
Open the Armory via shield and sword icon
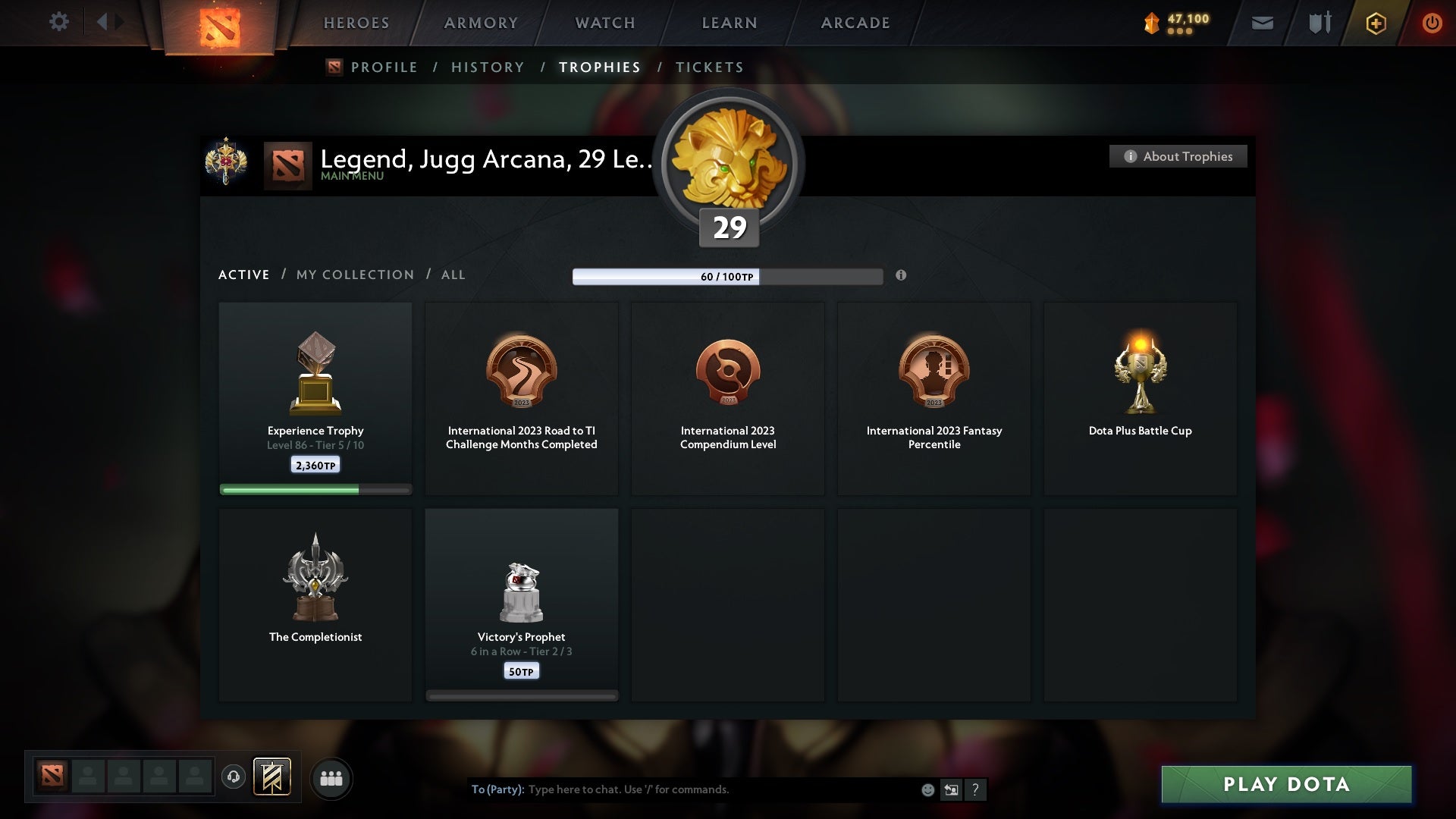(x=1318, y=23)
